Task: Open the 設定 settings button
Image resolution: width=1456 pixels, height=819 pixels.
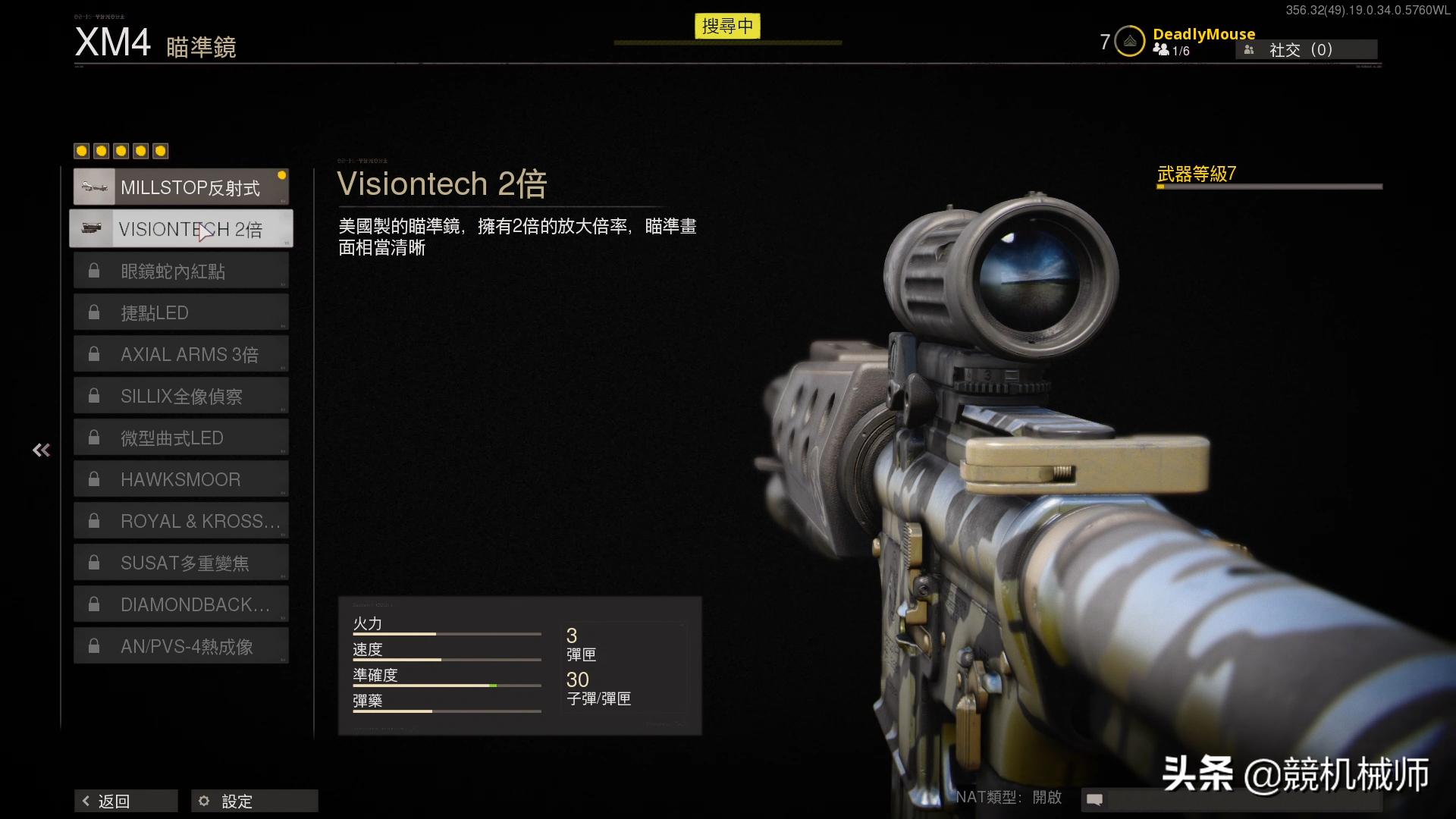Action: (x=254, y=801)
